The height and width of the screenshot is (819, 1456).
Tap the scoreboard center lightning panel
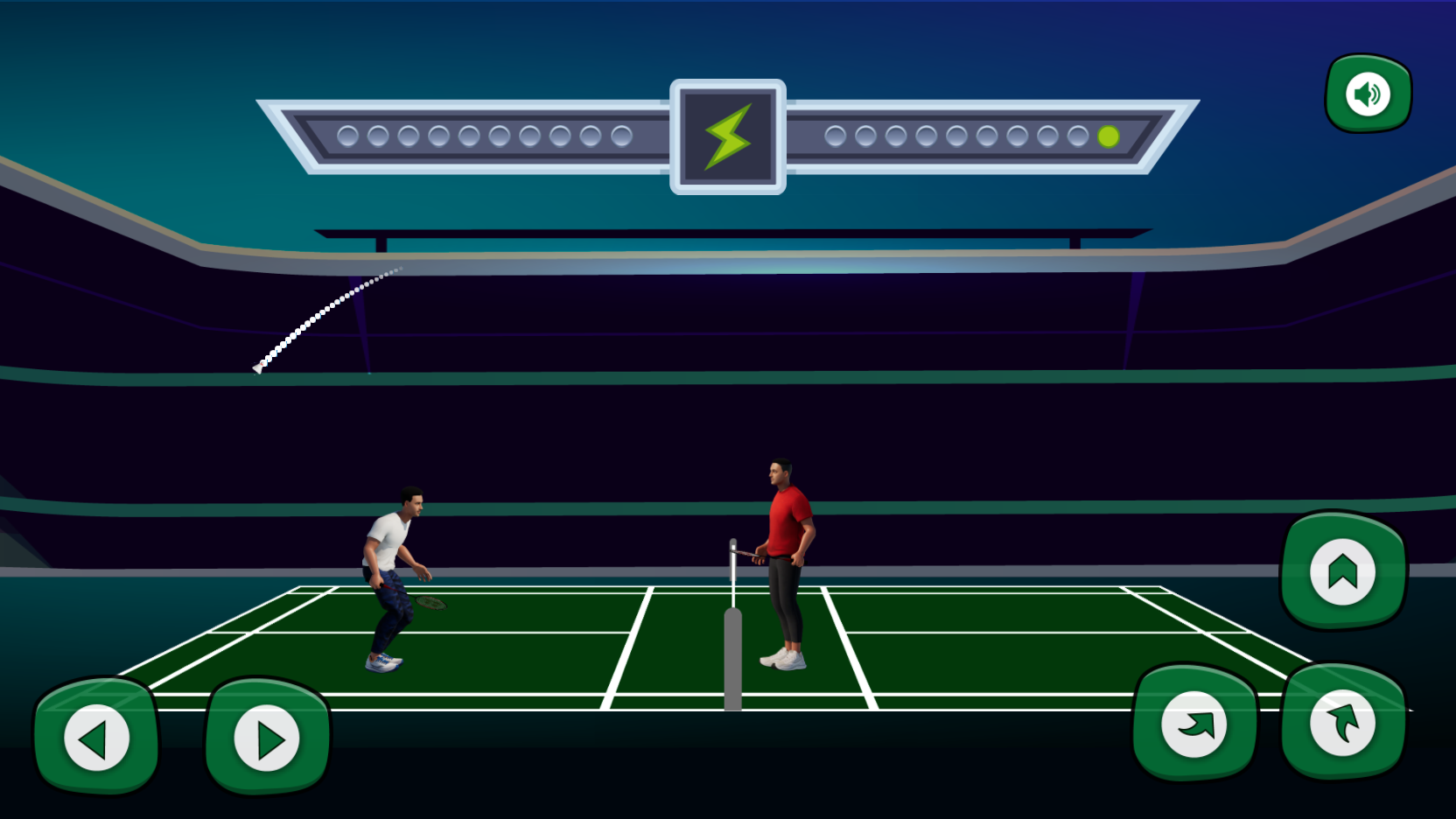pos(727,138)
